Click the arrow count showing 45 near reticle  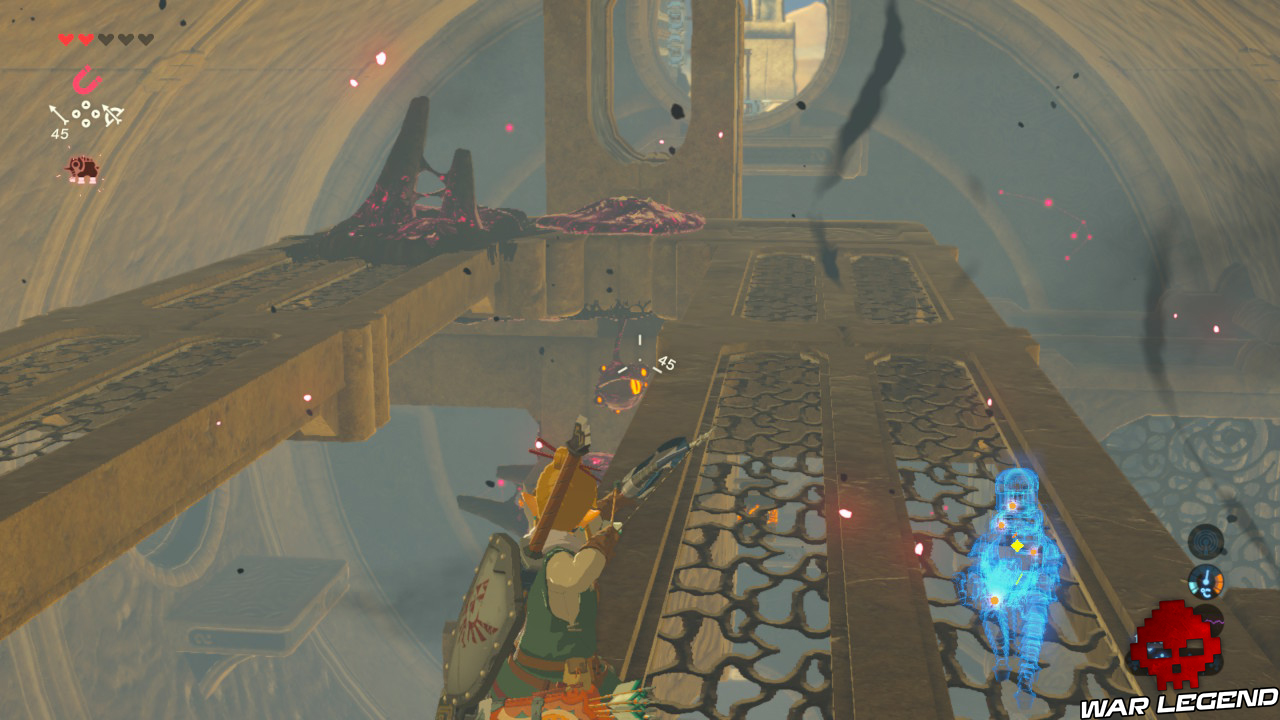click(x=667, y=363)
